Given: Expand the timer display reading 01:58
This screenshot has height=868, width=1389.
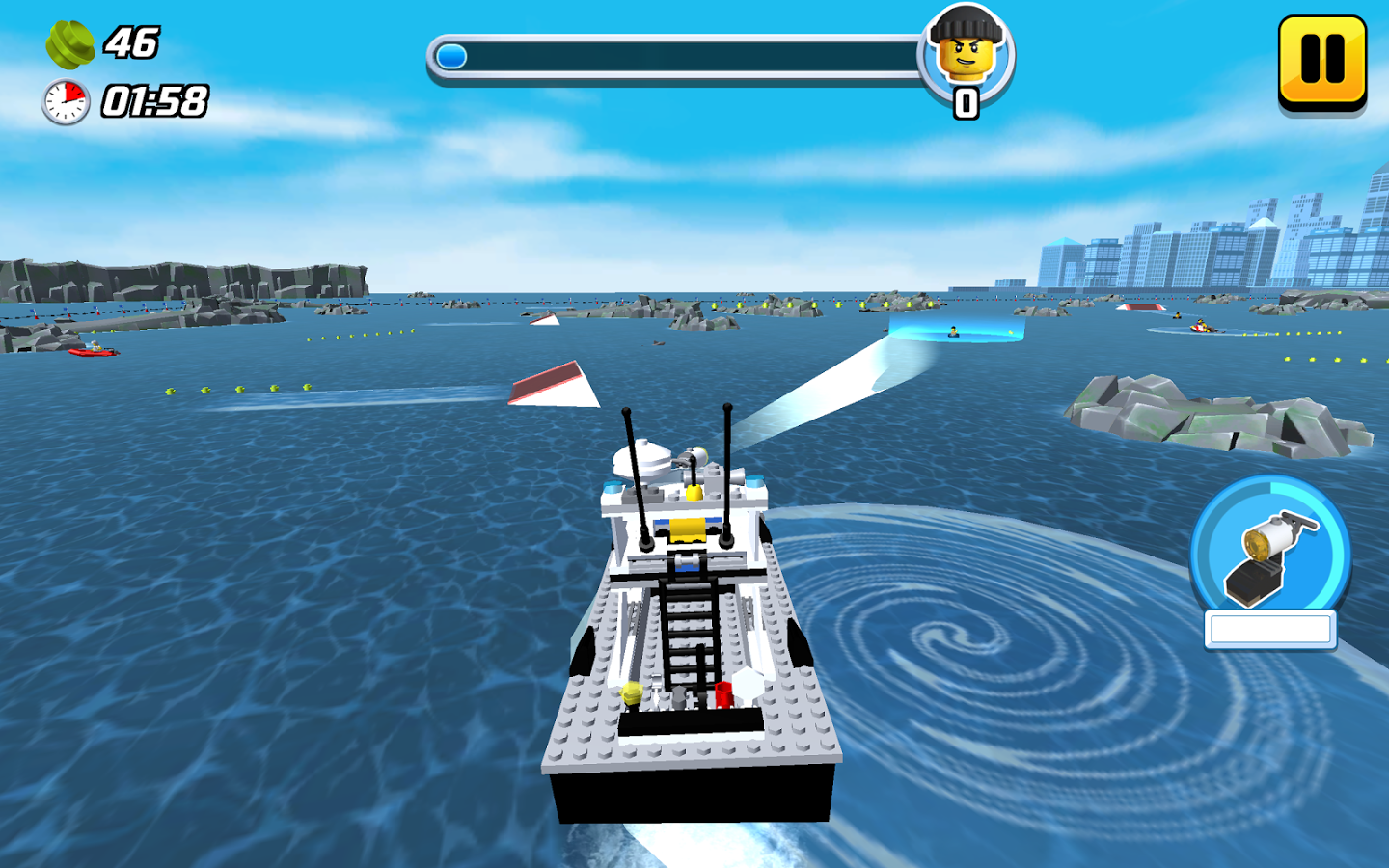Looking at the screenshot, I should pos(154,100).
